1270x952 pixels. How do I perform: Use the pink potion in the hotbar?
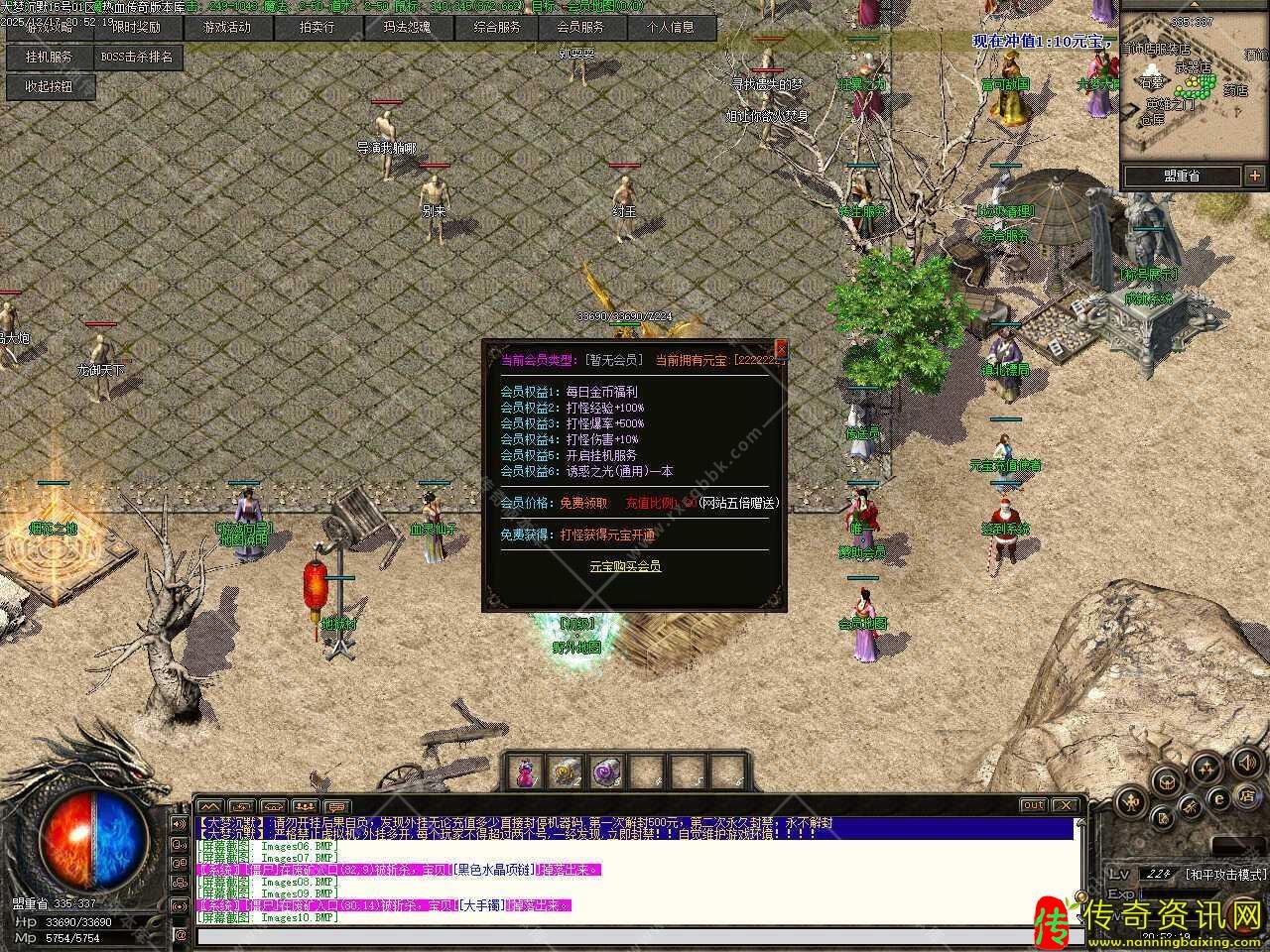coord(524,772)
